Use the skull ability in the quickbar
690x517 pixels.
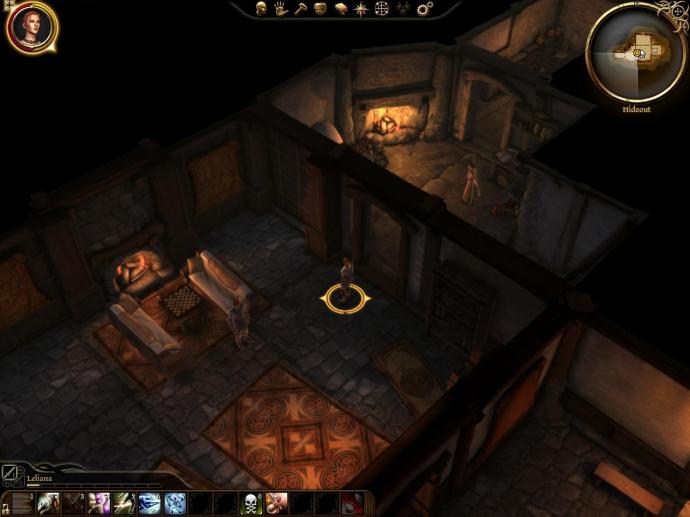click(x=251, y=503)
